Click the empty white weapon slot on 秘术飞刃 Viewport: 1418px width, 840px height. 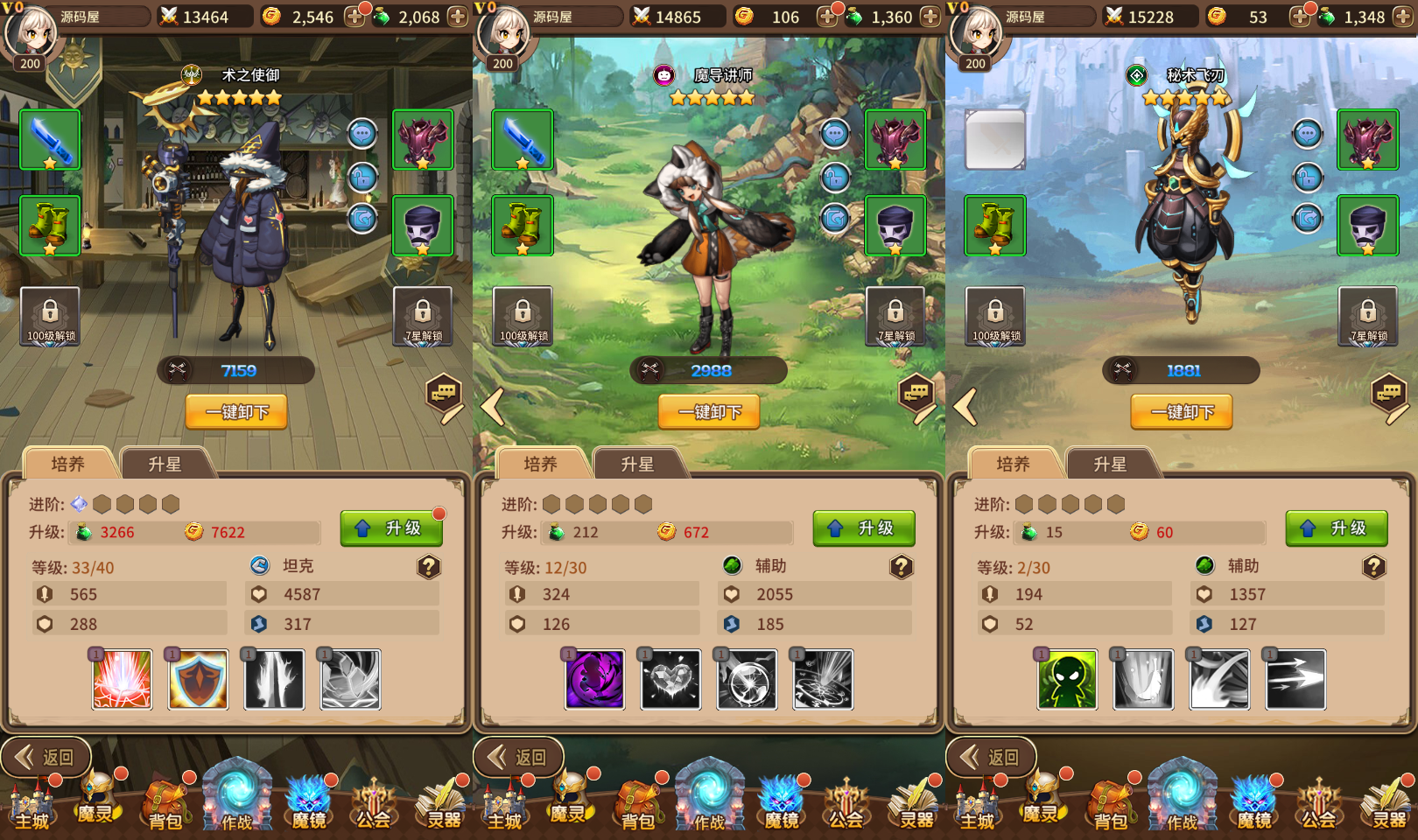click(x=995, y=140)
